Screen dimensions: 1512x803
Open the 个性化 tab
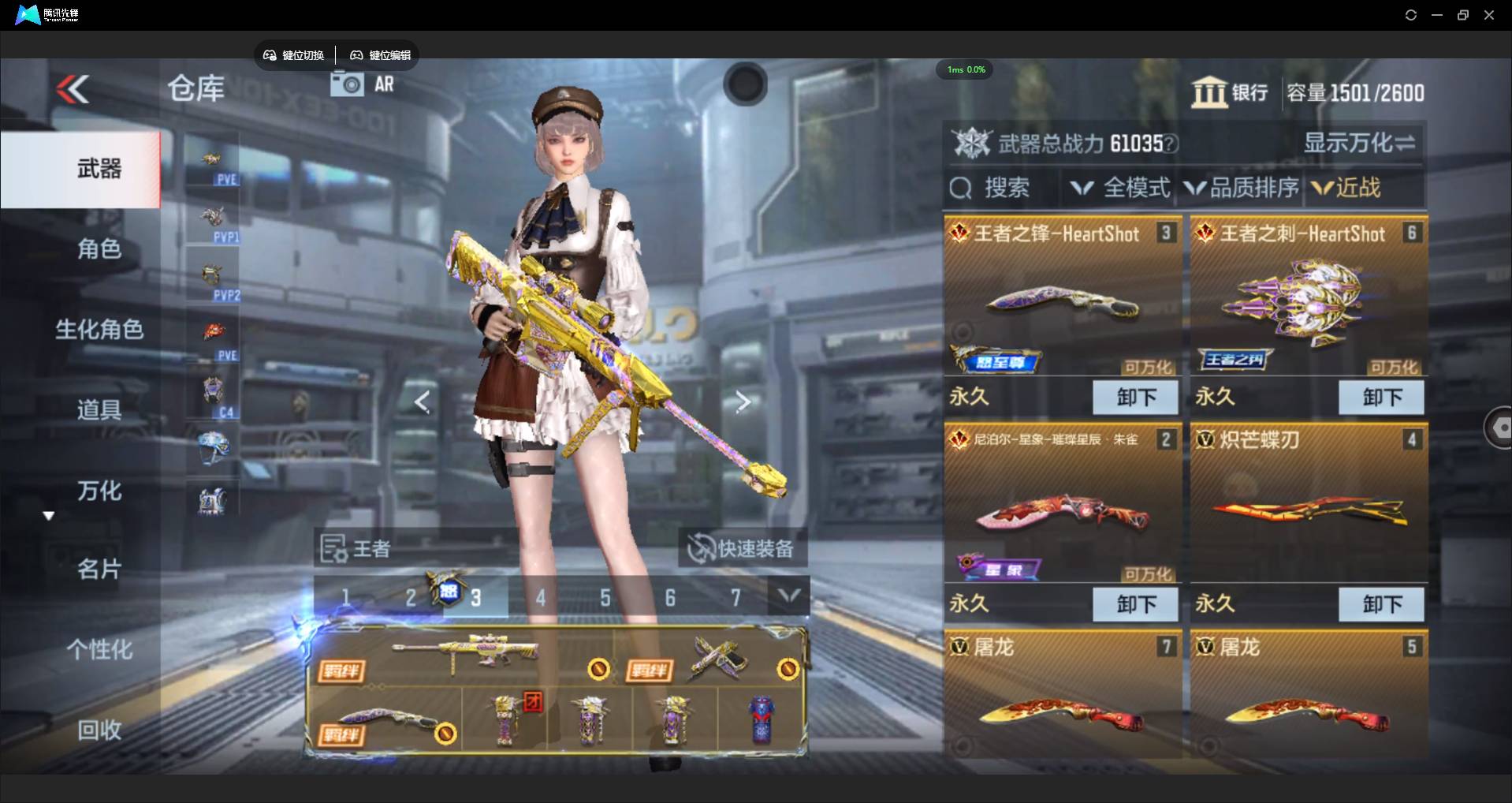[x=99, y=650]
